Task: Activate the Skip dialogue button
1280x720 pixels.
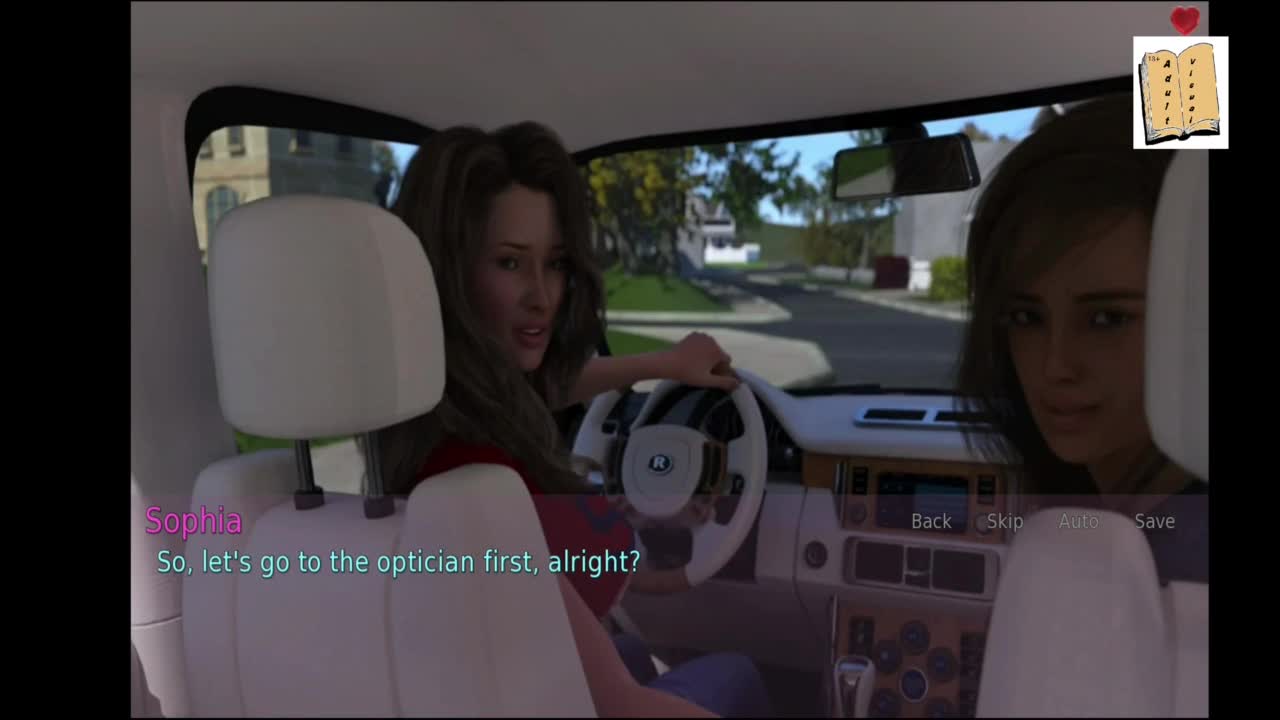Action: (x=1005, y=521)
